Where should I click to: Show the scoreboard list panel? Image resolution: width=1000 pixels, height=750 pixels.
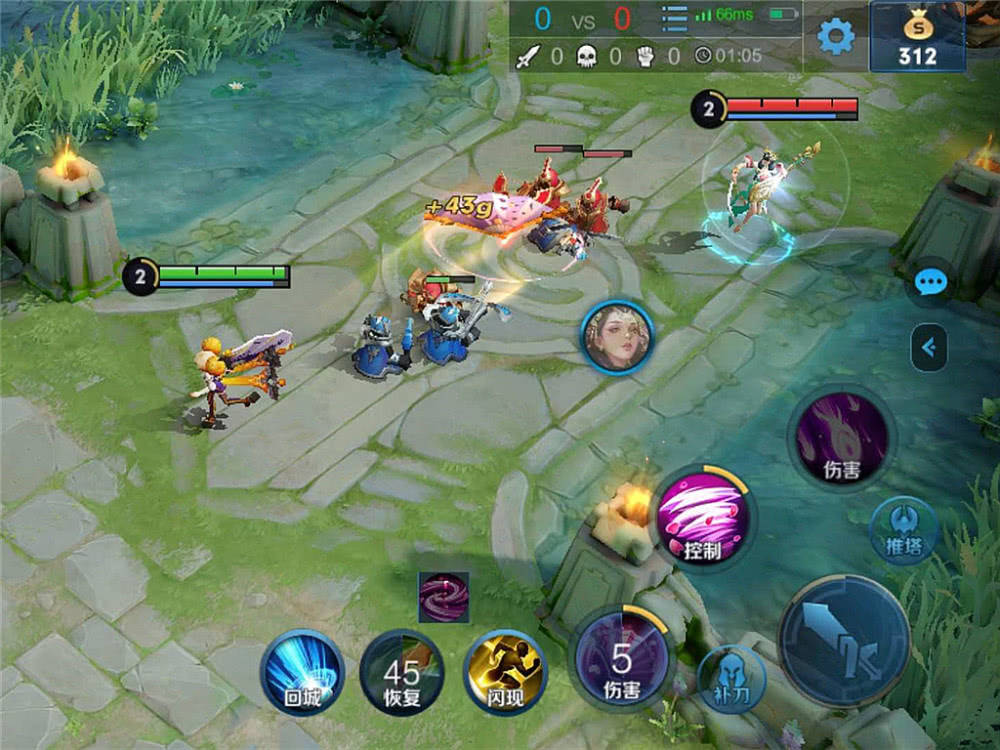tap(675, 19)
